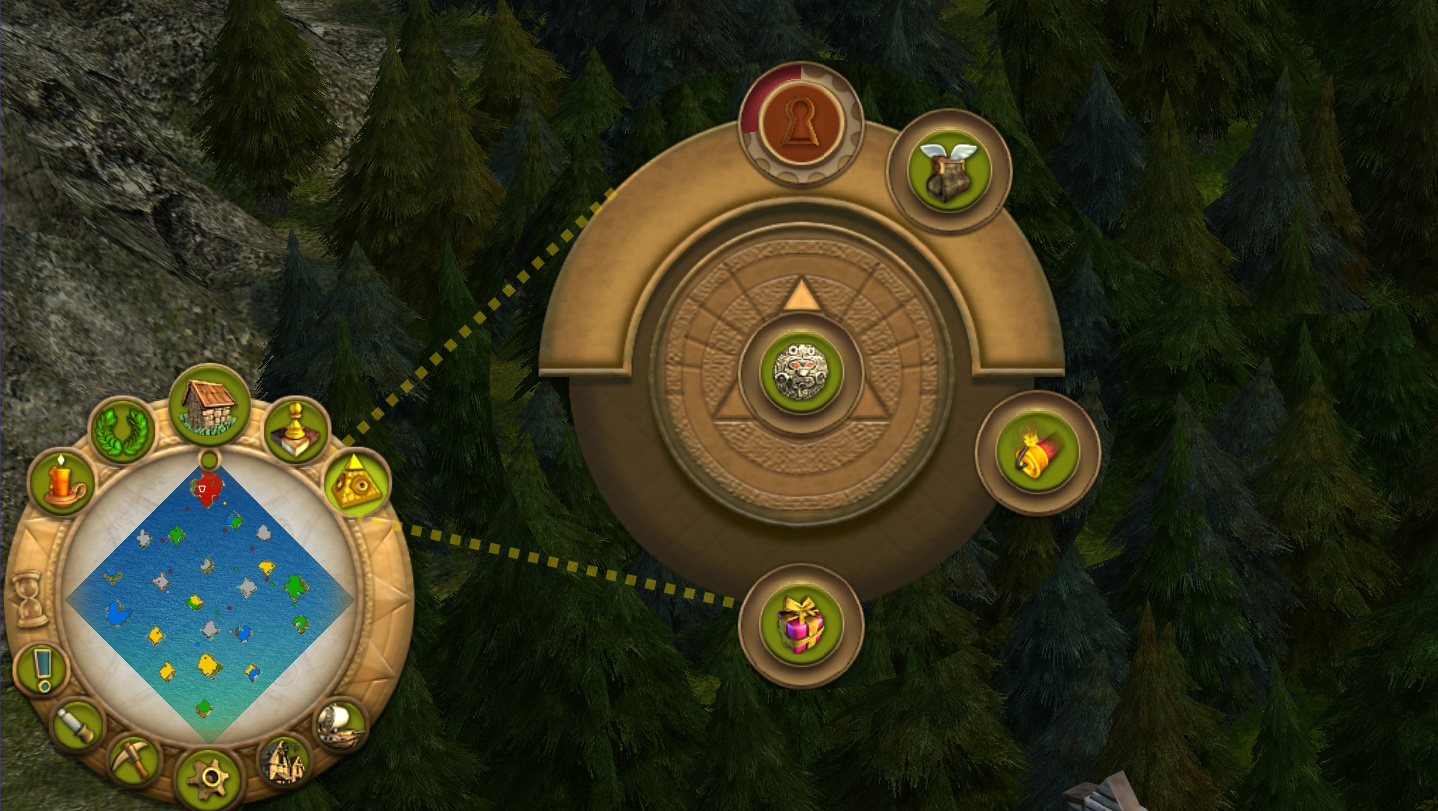Click the island overview minimap
The width and height of the screenshot is (1438, 811).
click(209, 602)
